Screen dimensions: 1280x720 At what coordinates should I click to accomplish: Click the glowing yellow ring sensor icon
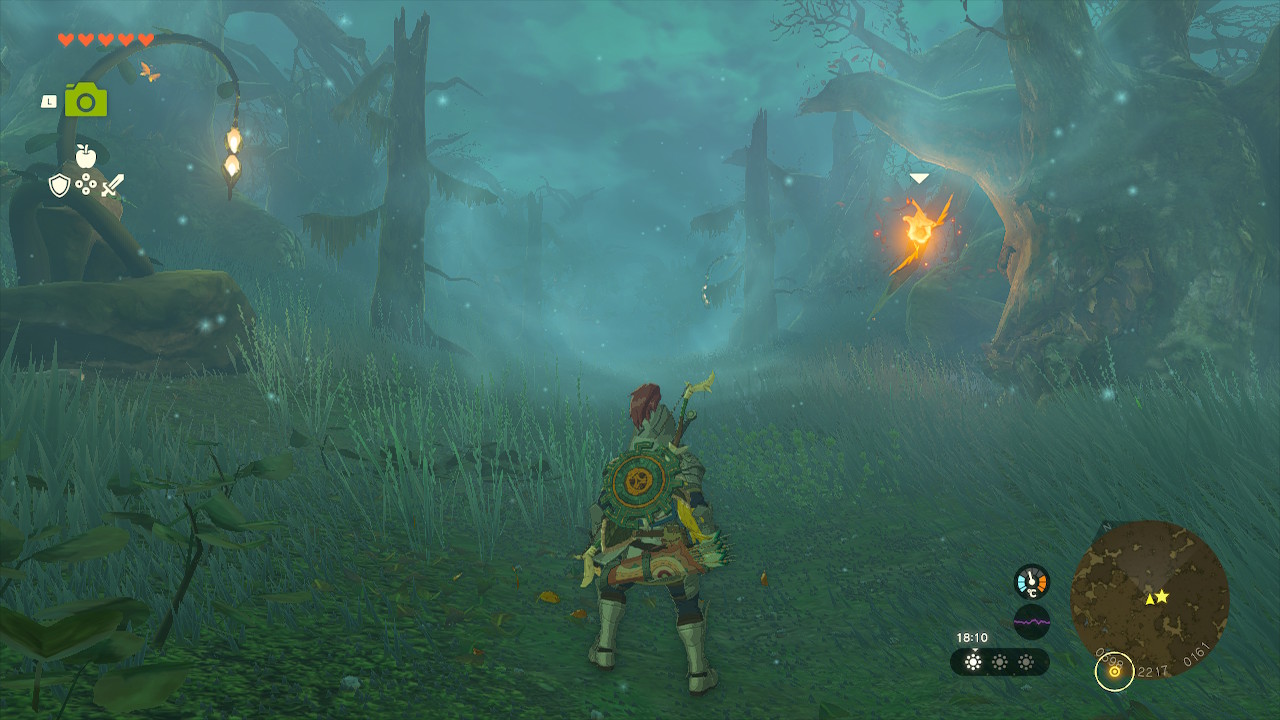click(x=1114, y=671)
